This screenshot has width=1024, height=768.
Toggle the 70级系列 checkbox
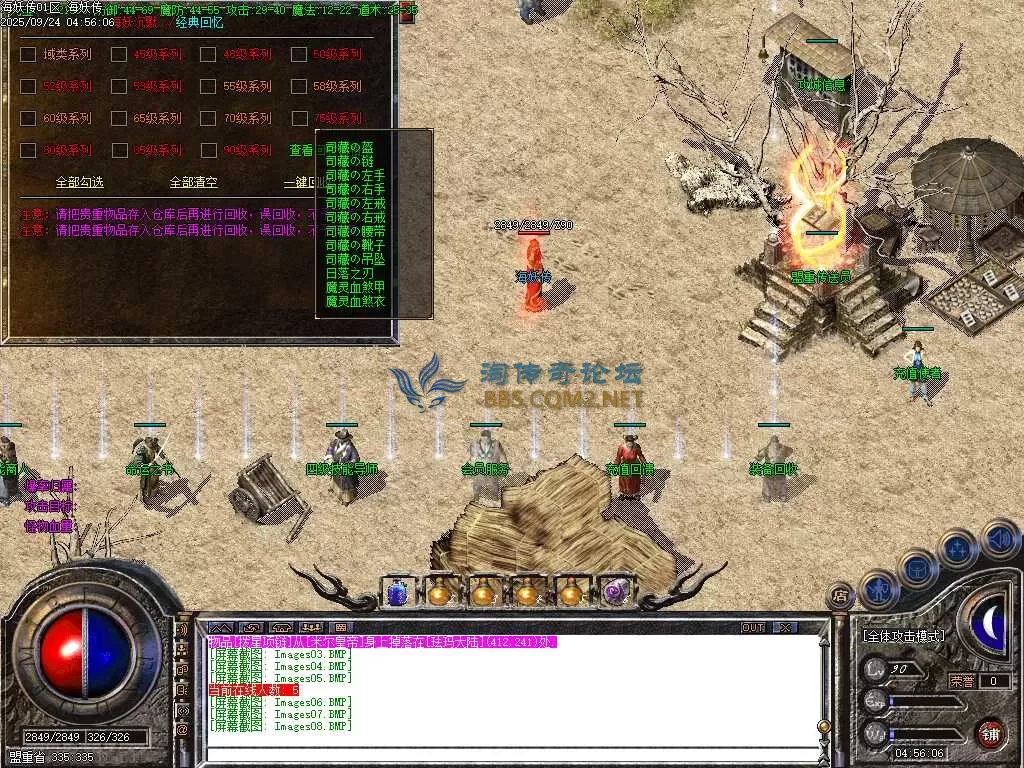coord(209,119)
